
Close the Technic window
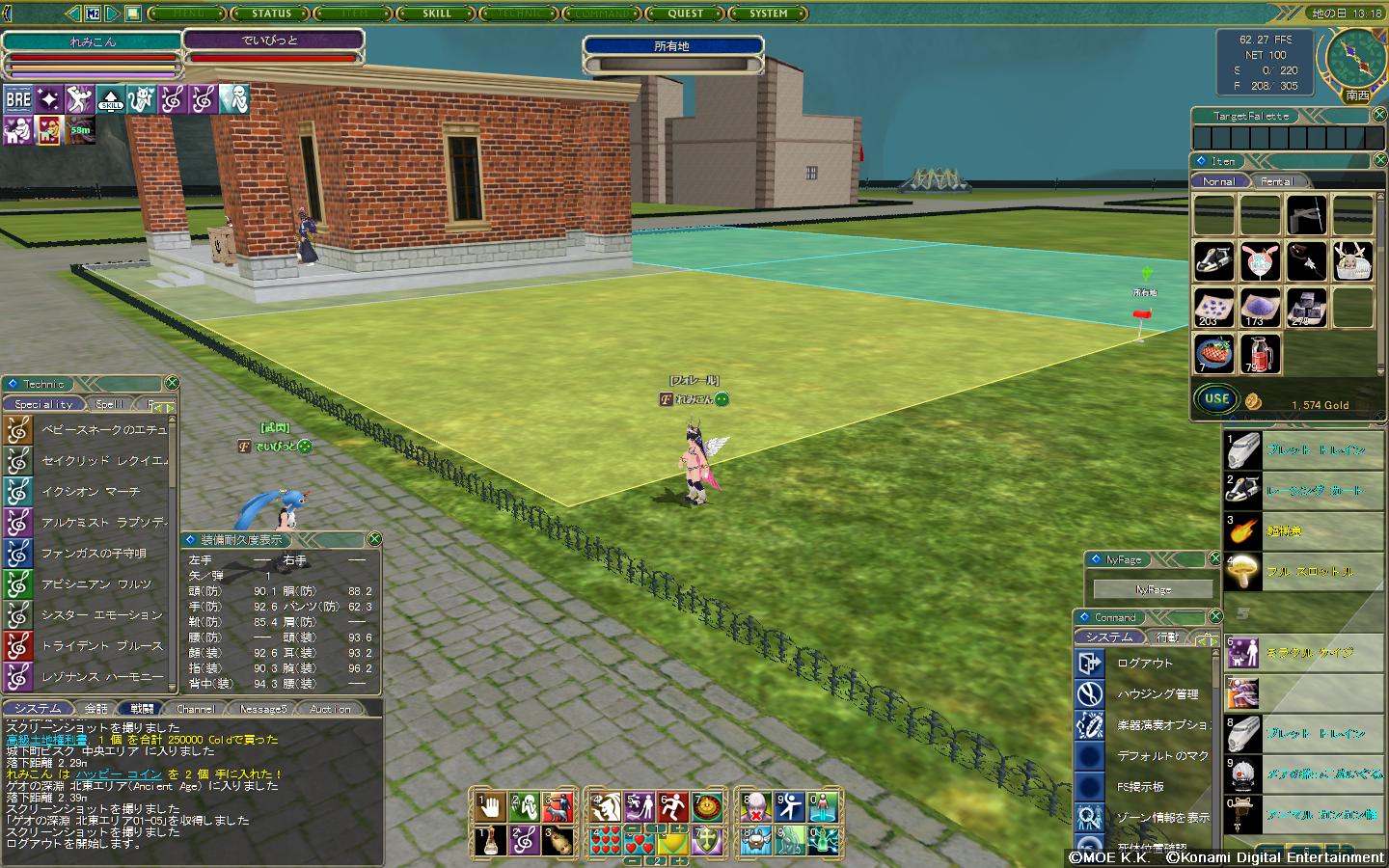point(172,383)
